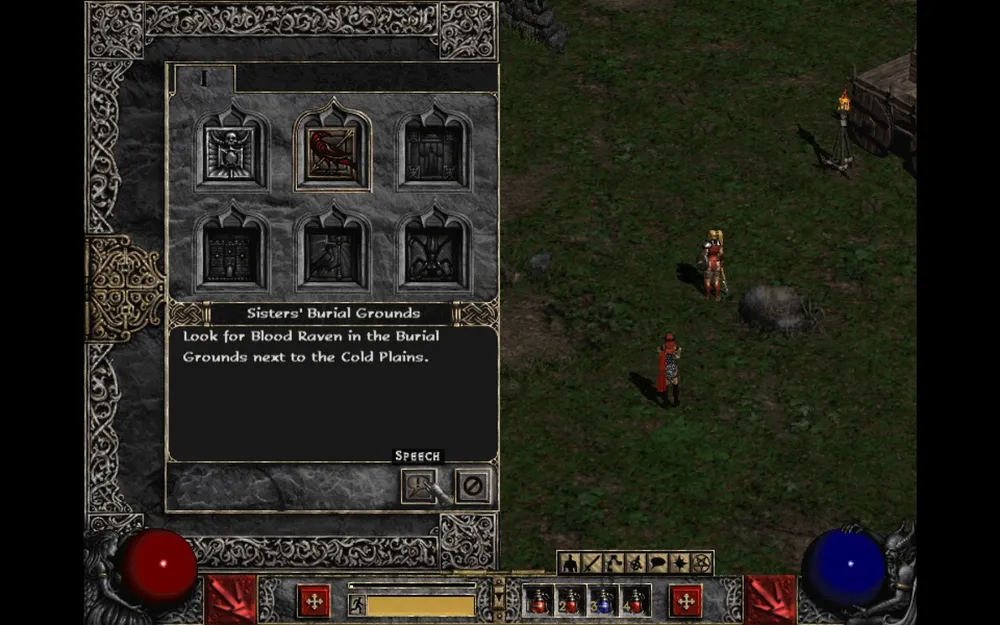Open the character screen silhouette icon

click(x=570, y=564)
